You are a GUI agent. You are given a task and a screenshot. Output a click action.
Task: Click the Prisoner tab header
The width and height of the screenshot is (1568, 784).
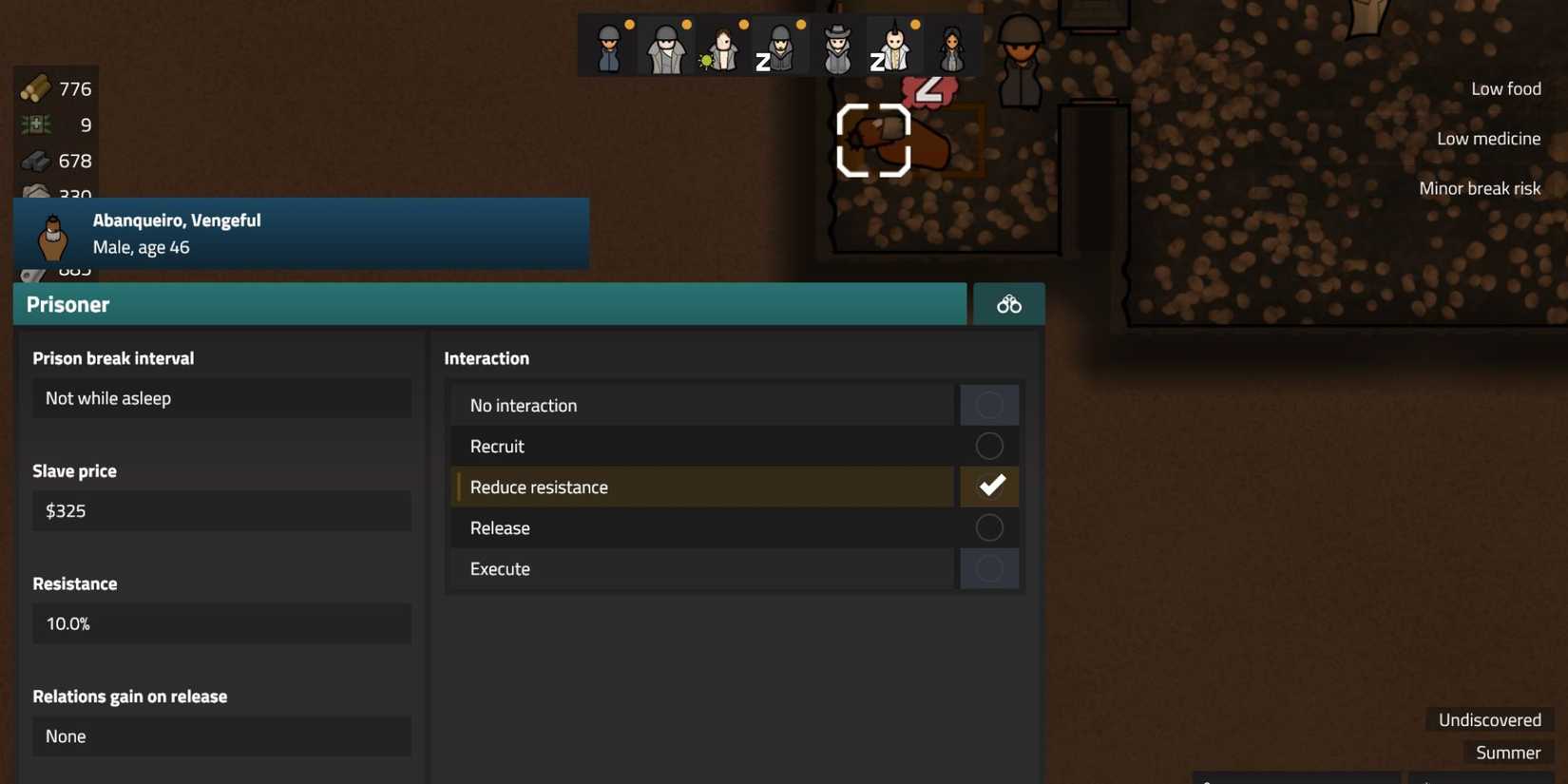coord(67,303)
